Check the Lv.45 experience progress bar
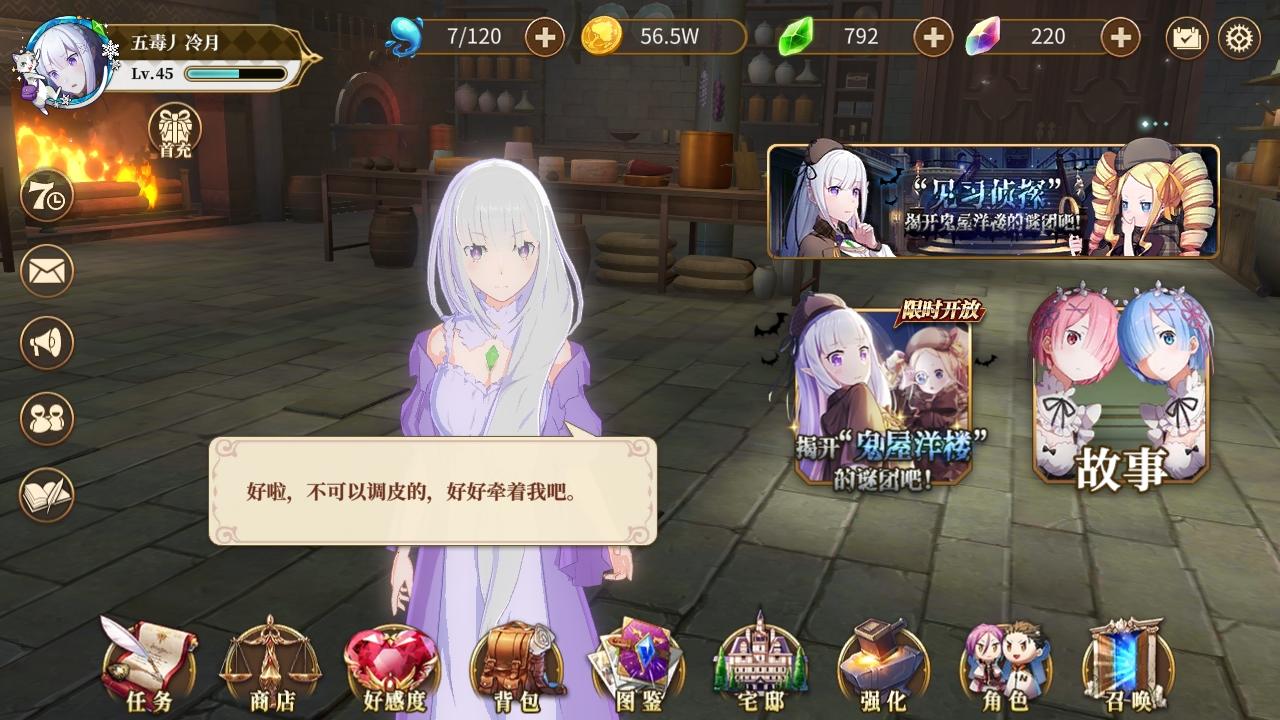This screenshot has height=720, width=1280. (x=230, y=73)
